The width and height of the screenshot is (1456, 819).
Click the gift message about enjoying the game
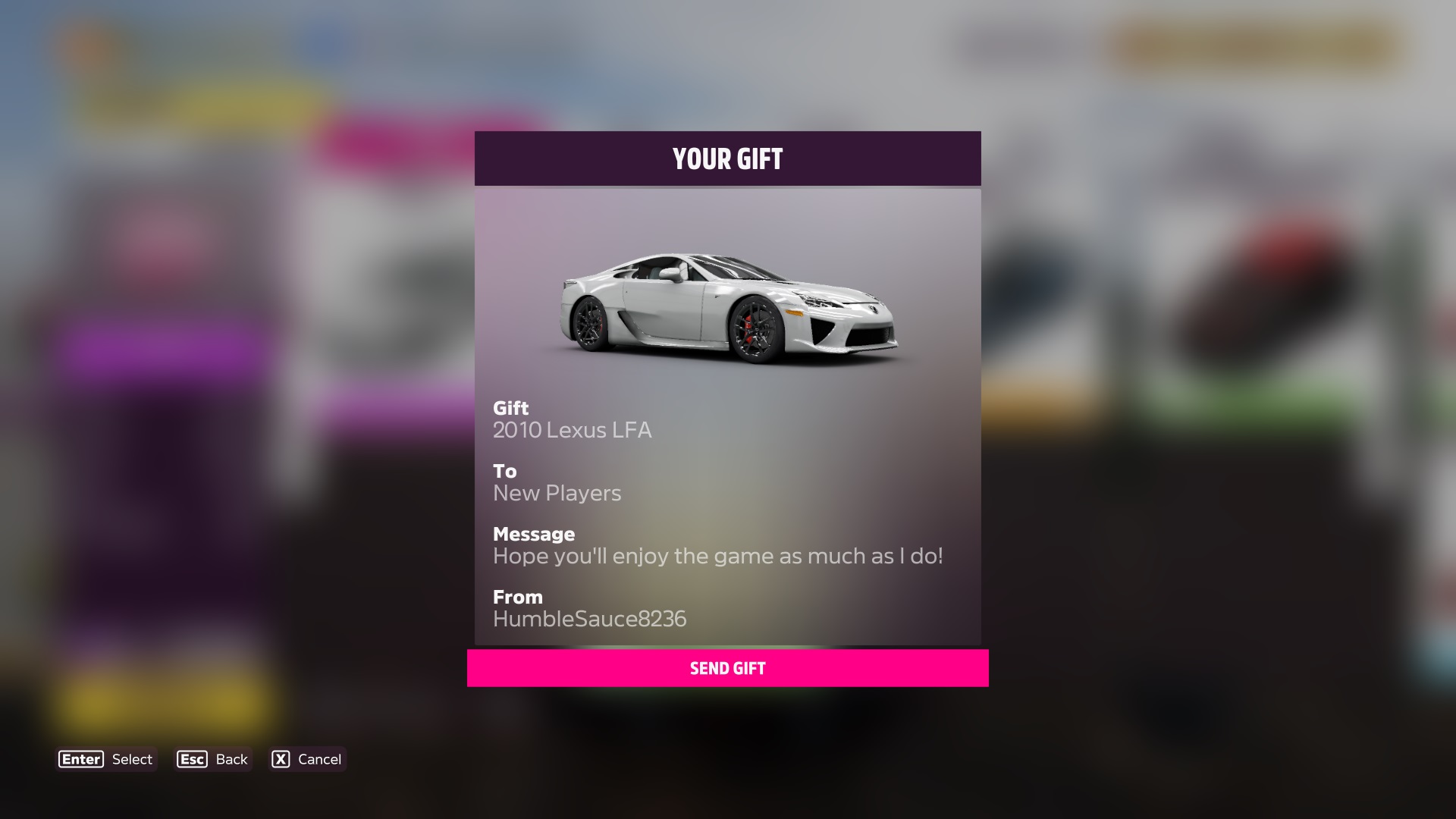pyautogui.click(x=718, y=556)
